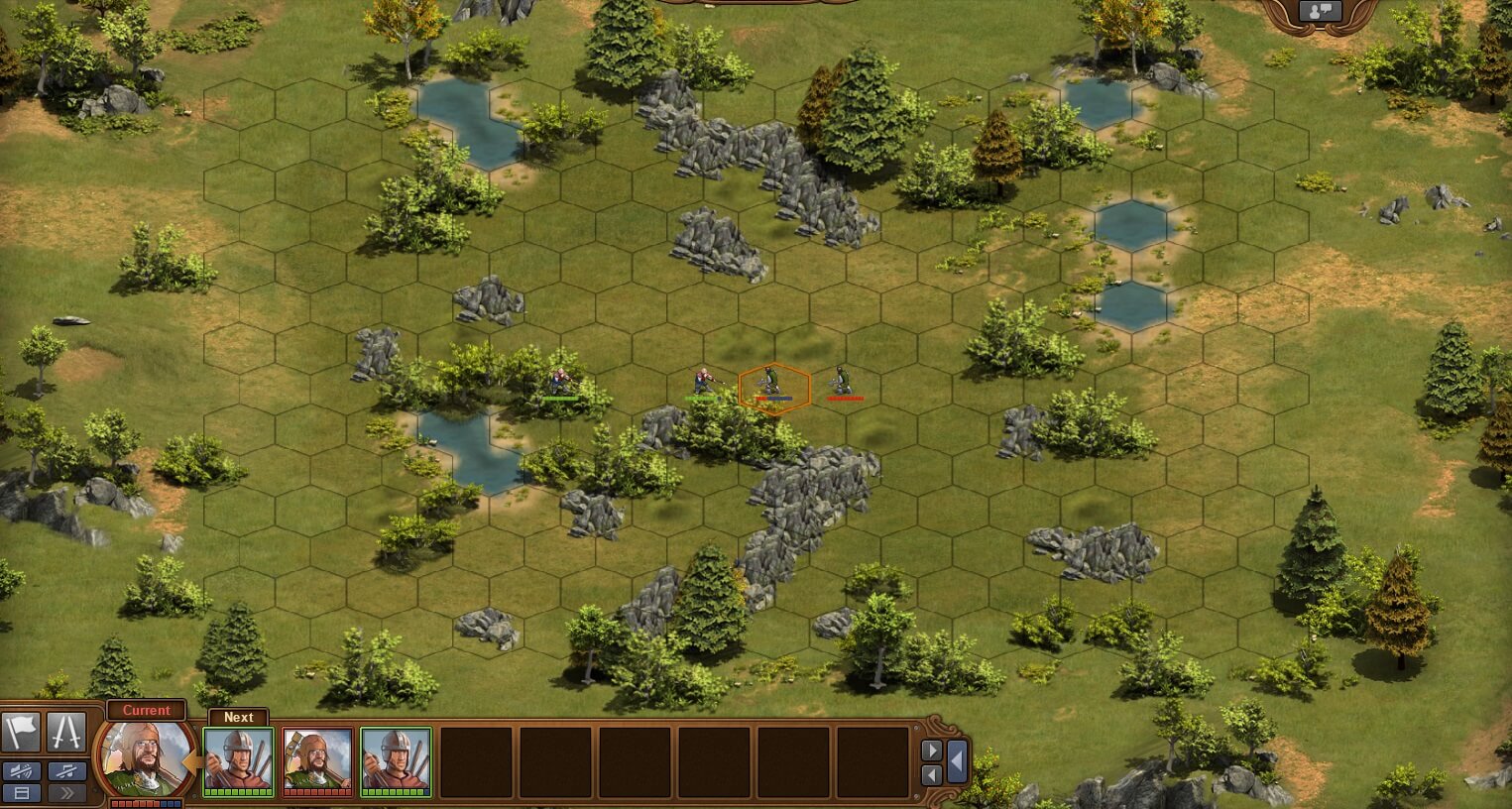Click the hide interface bar icon
This screenshot has width=1512, height=809.
[22, 793]
